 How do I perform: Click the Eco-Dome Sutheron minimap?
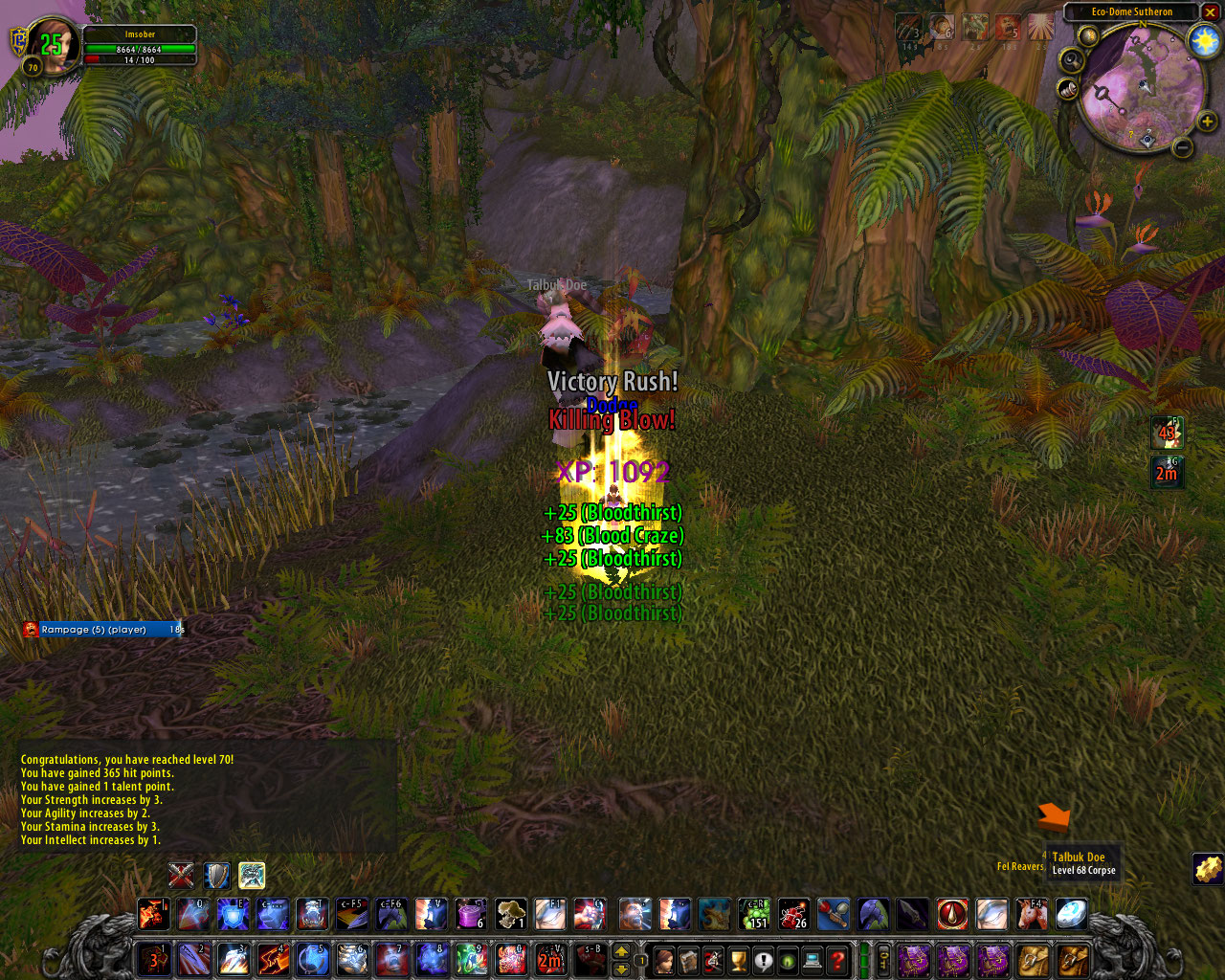(x=1141, y=86)
